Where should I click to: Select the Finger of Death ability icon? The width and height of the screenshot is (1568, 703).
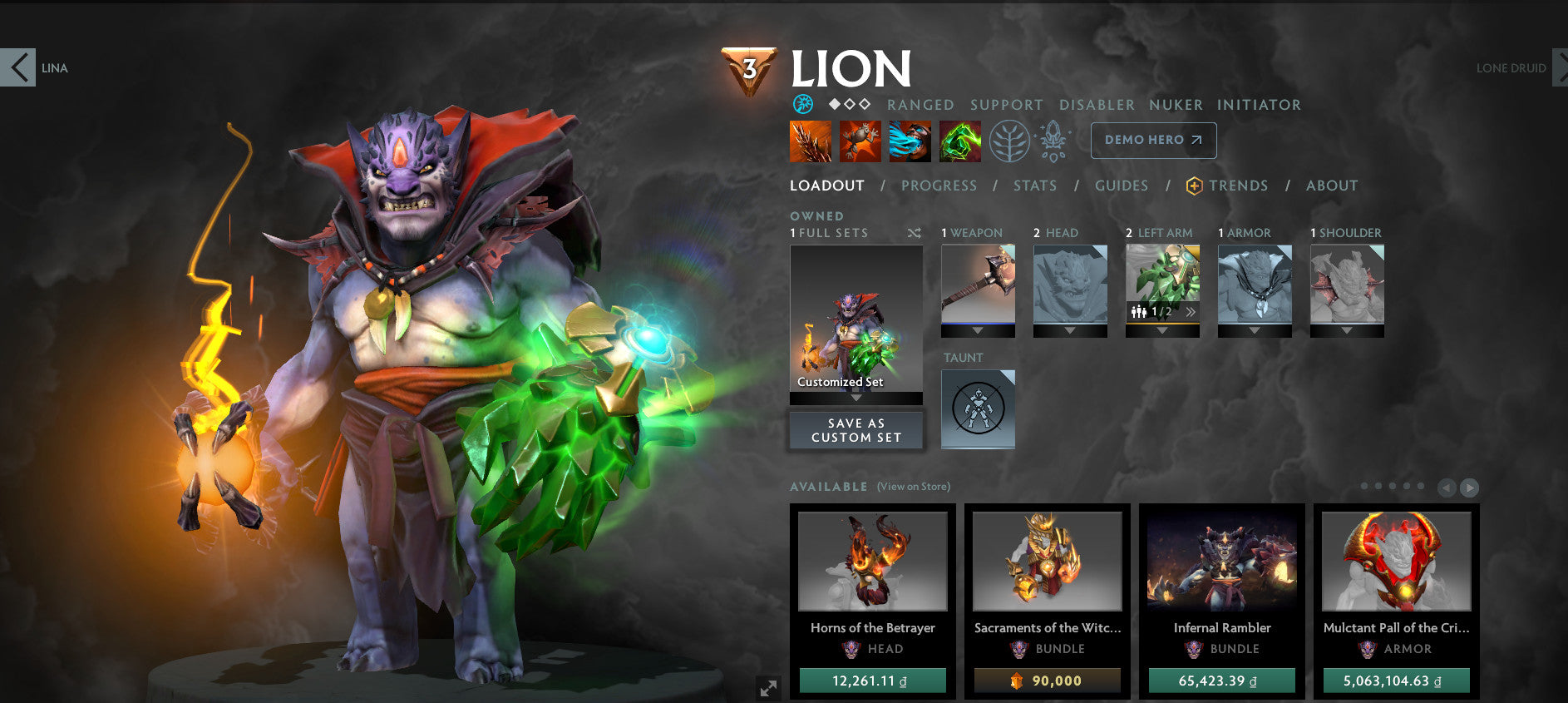(960, 141)
